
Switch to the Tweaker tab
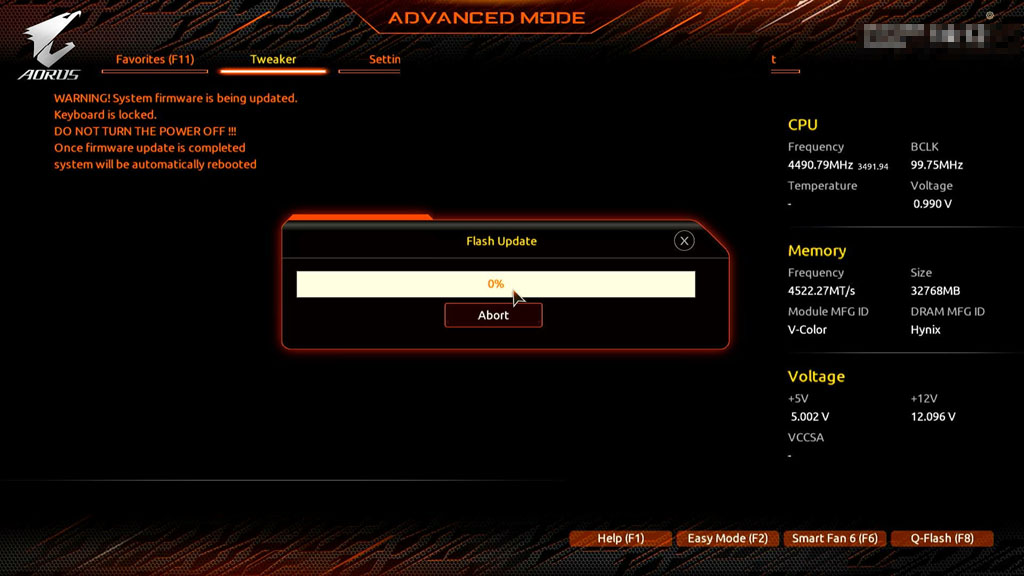pyautogui.click(x=273, y=60)
